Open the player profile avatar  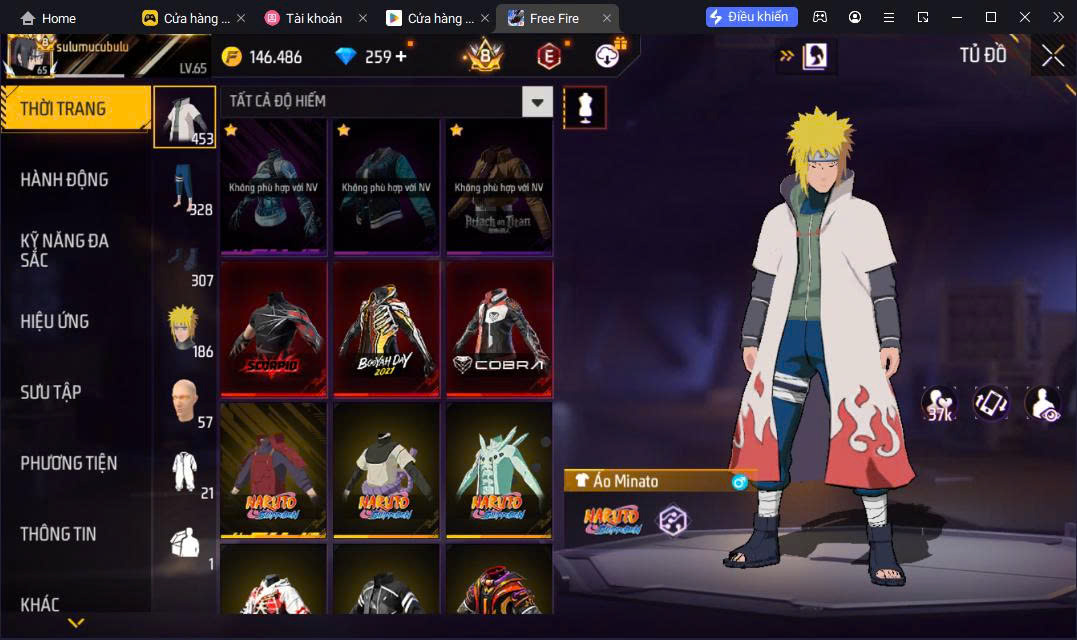tap(31, 55)
